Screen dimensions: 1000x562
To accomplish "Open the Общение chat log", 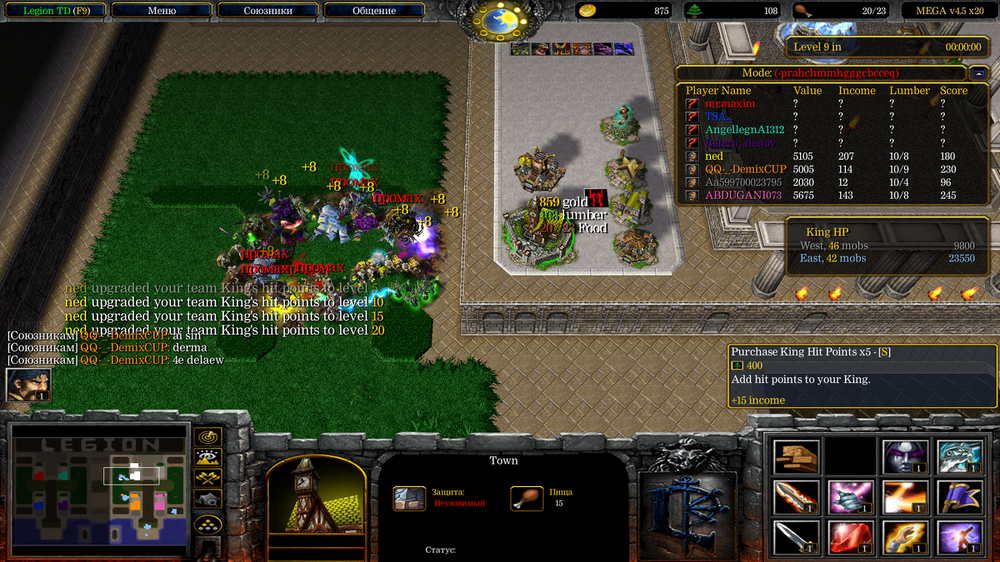I will pos(374,10).
